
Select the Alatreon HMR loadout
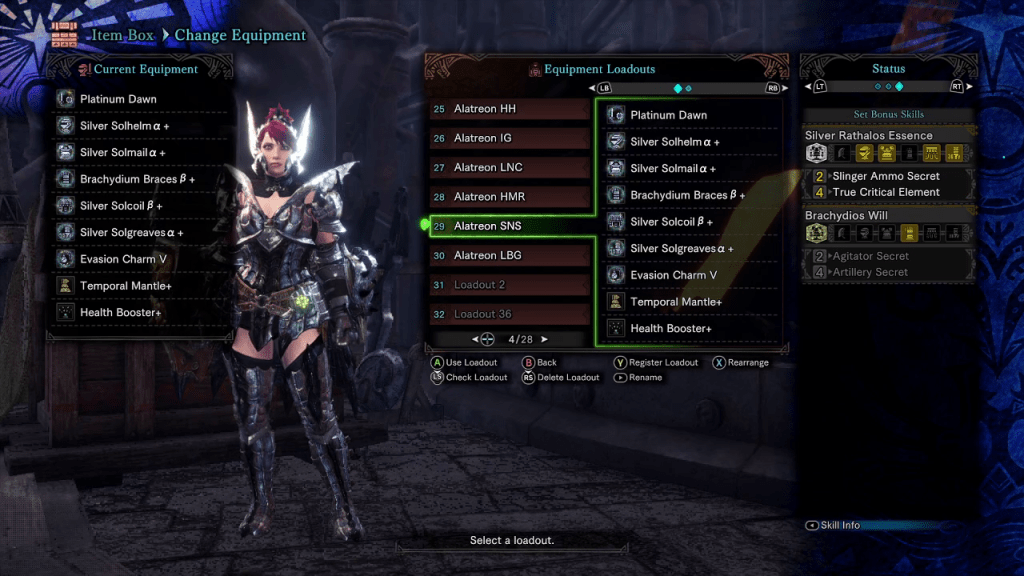508,197
